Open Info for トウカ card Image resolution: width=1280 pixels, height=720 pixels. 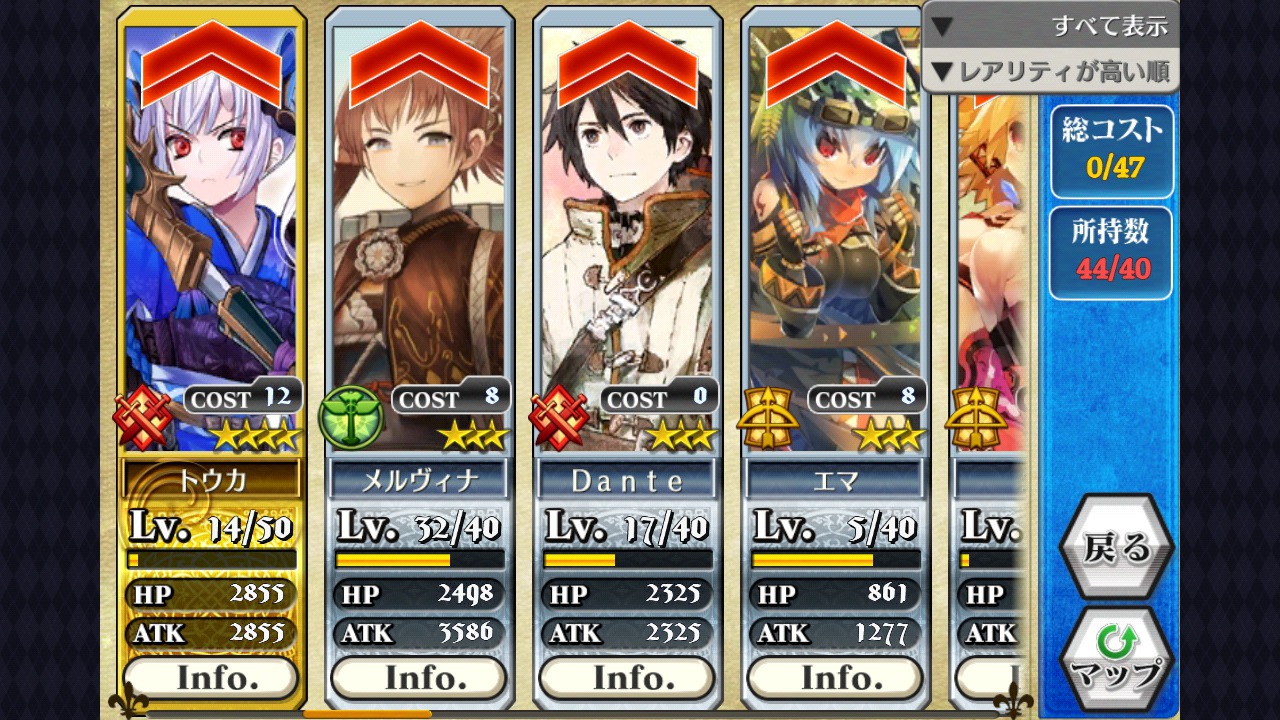211,678
